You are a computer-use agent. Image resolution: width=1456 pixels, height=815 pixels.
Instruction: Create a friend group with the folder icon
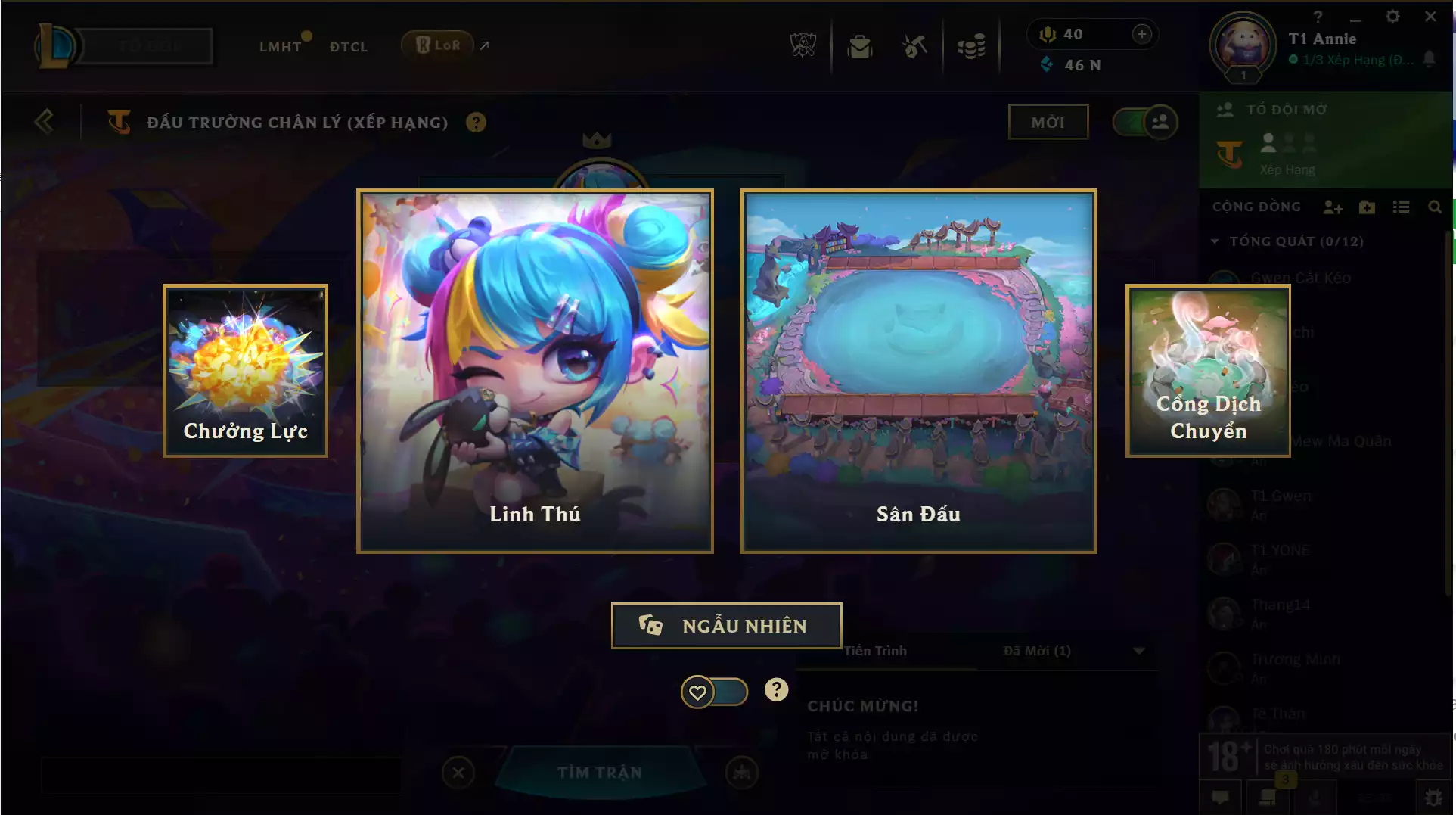pos(1367,207)
